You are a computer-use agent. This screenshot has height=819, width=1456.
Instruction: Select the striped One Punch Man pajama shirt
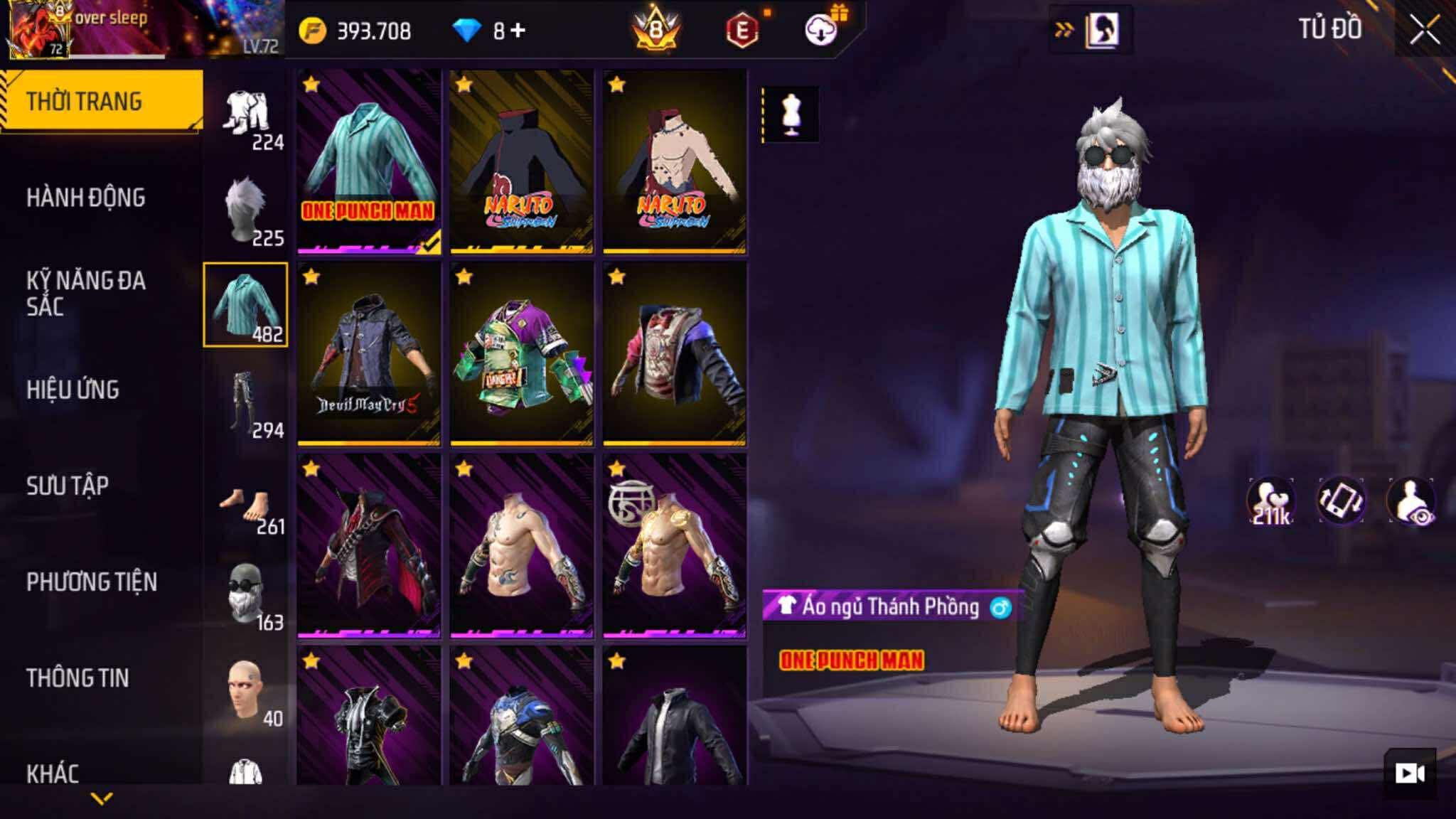tap(369, 162)
